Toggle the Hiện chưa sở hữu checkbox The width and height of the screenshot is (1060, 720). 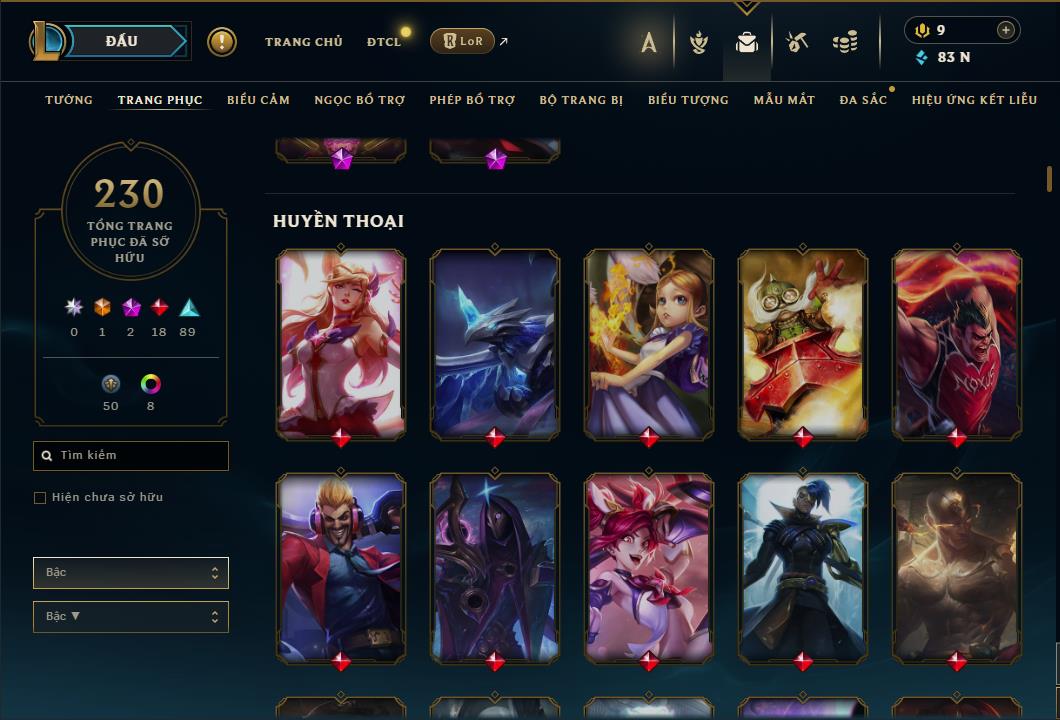click(40, 498)
